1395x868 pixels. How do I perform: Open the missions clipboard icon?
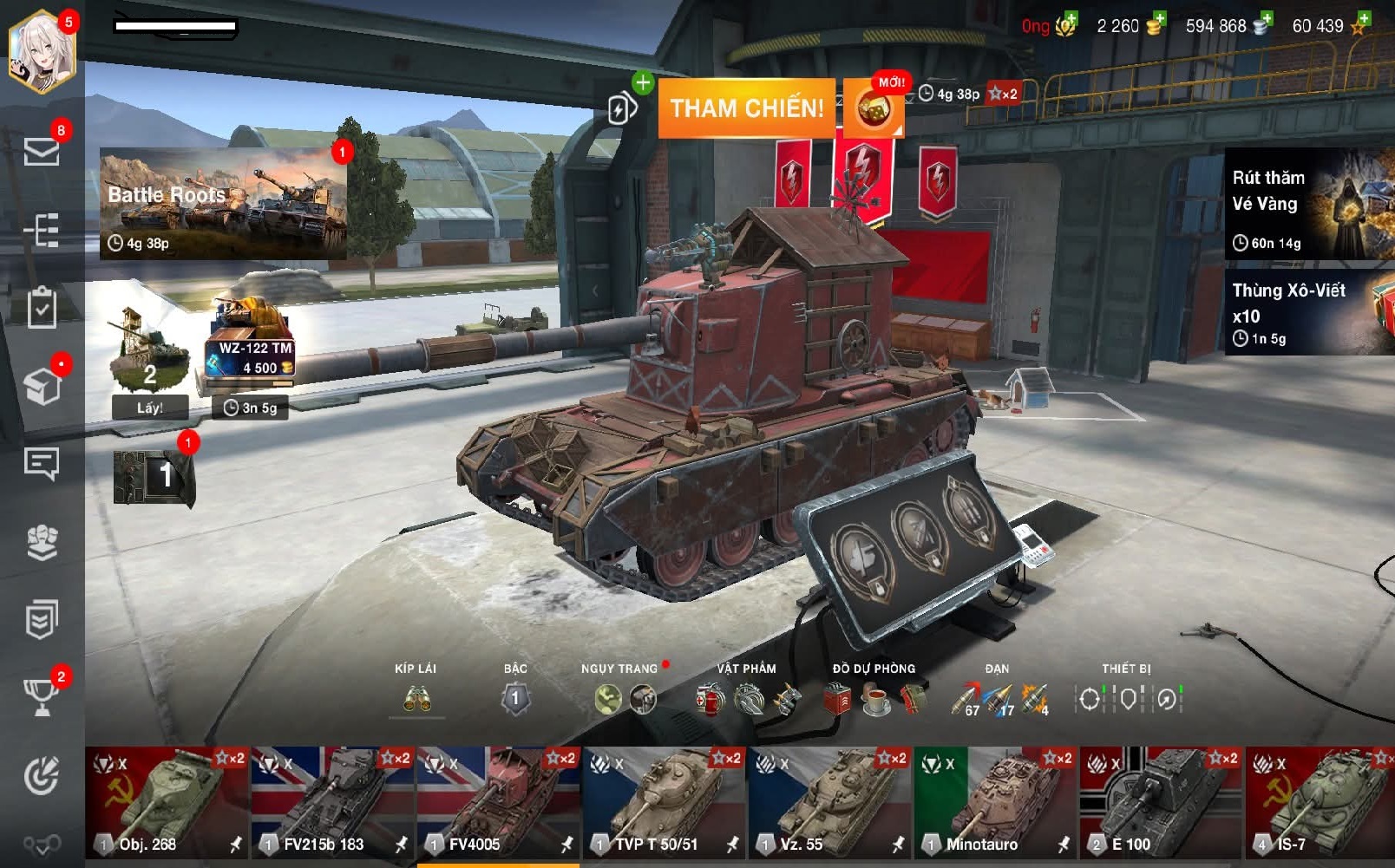pyautogui.click(x=42, y=308)
